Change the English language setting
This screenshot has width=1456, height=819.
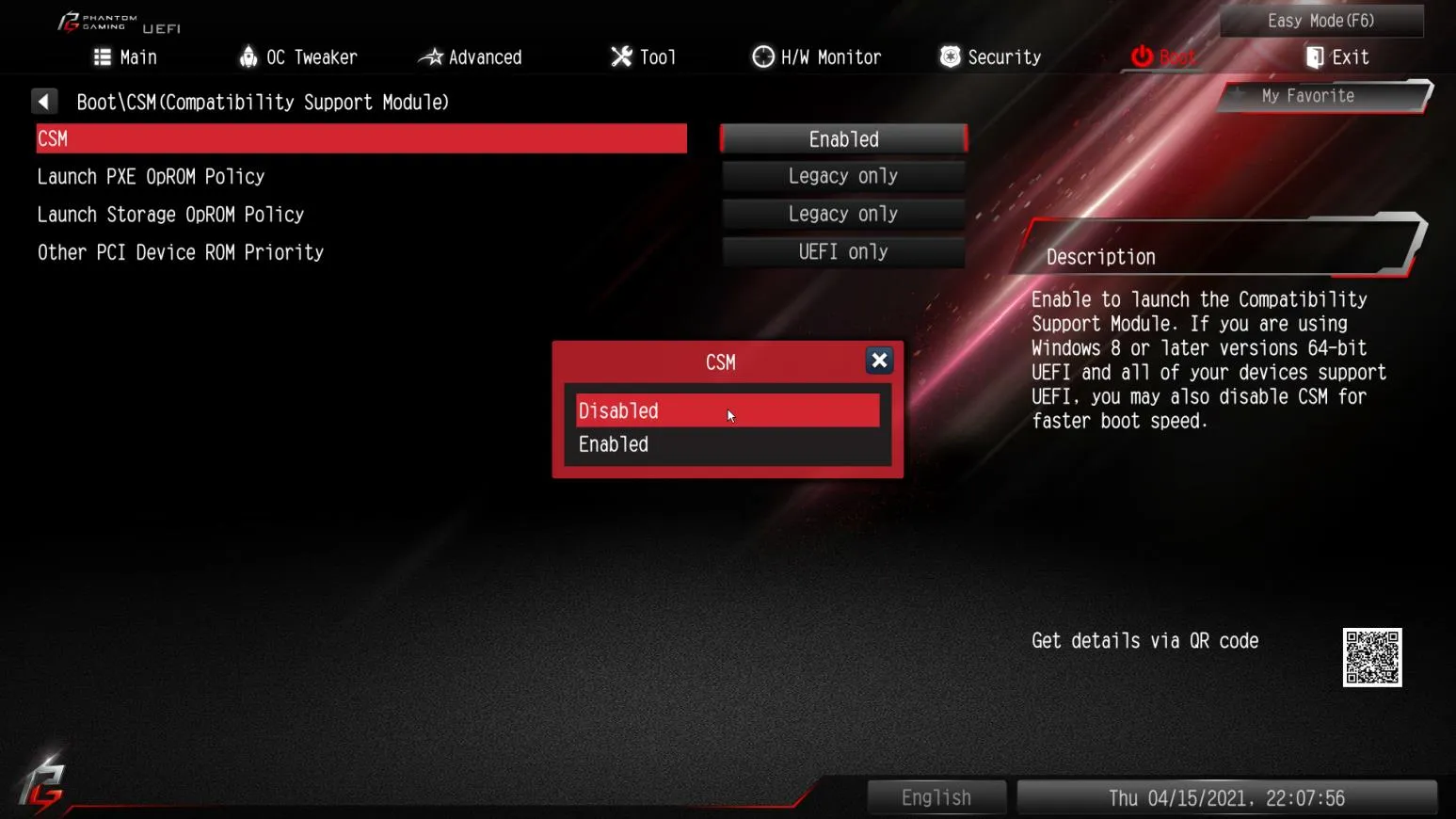936,797
